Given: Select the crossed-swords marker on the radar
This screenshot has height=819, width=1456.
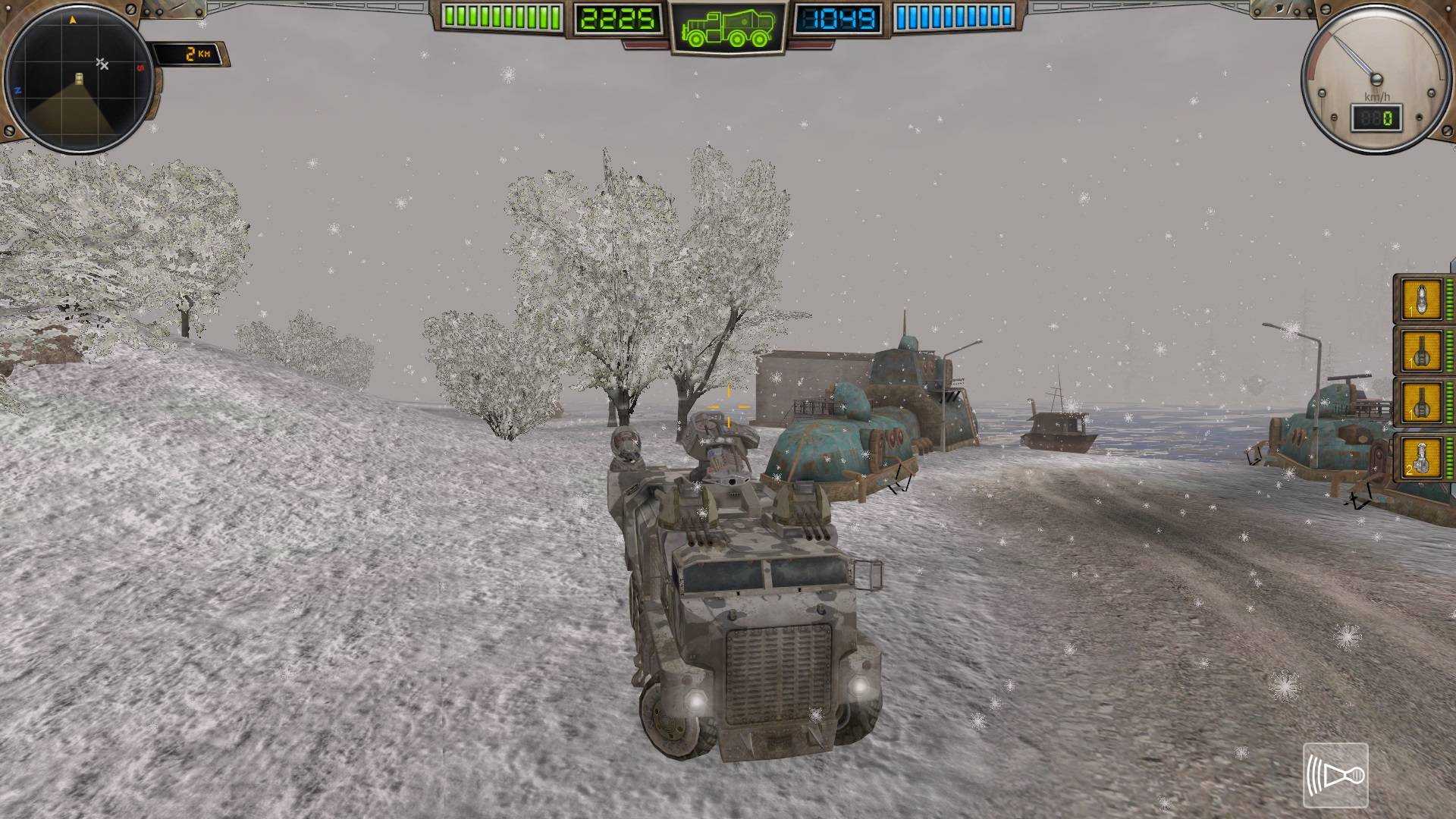Looking at the screenshot, I should 102,64.
